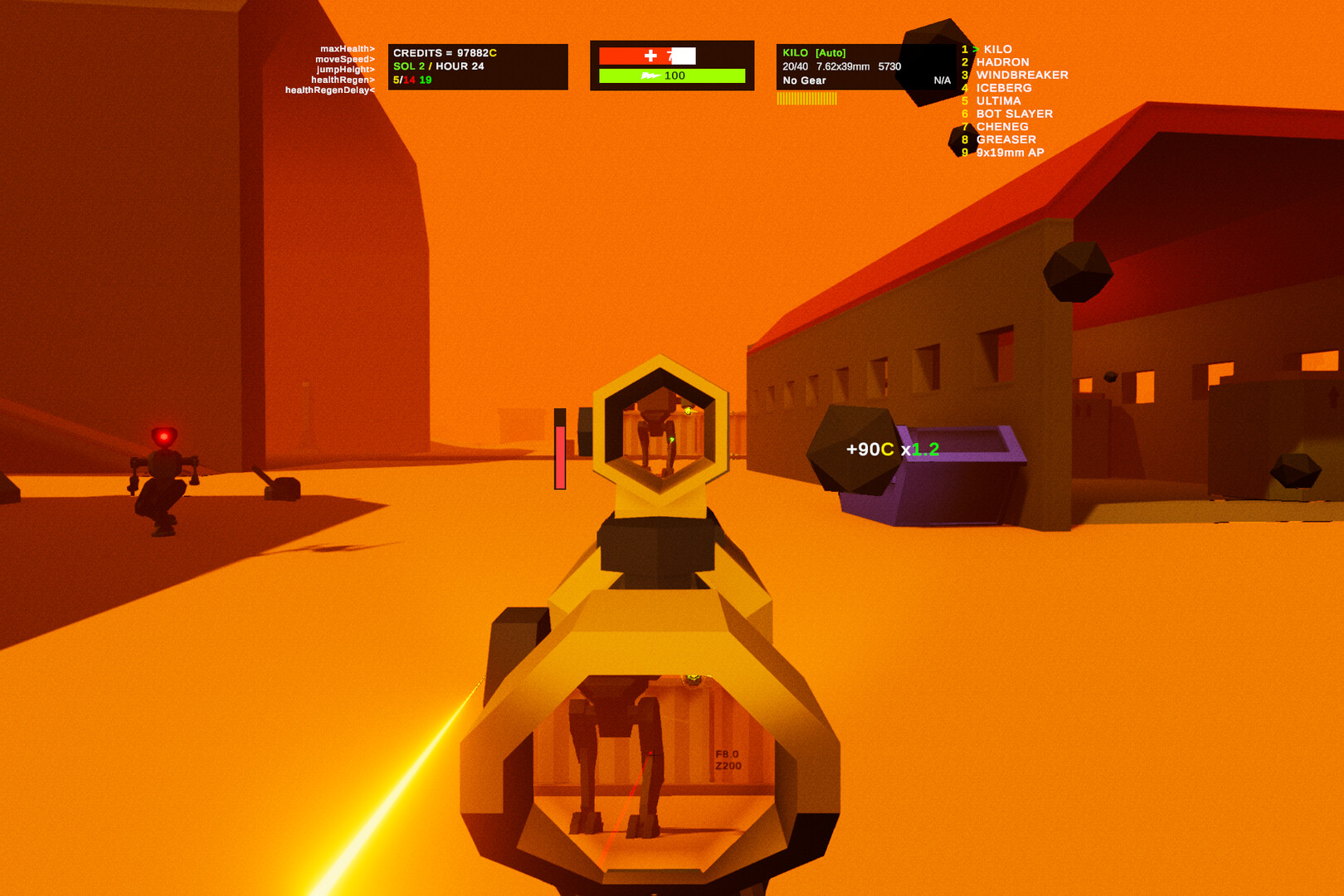Screen dimensions: 1344x896
Task: Toggle the [Auto] fire mode label
Action: tap(830, 51)
